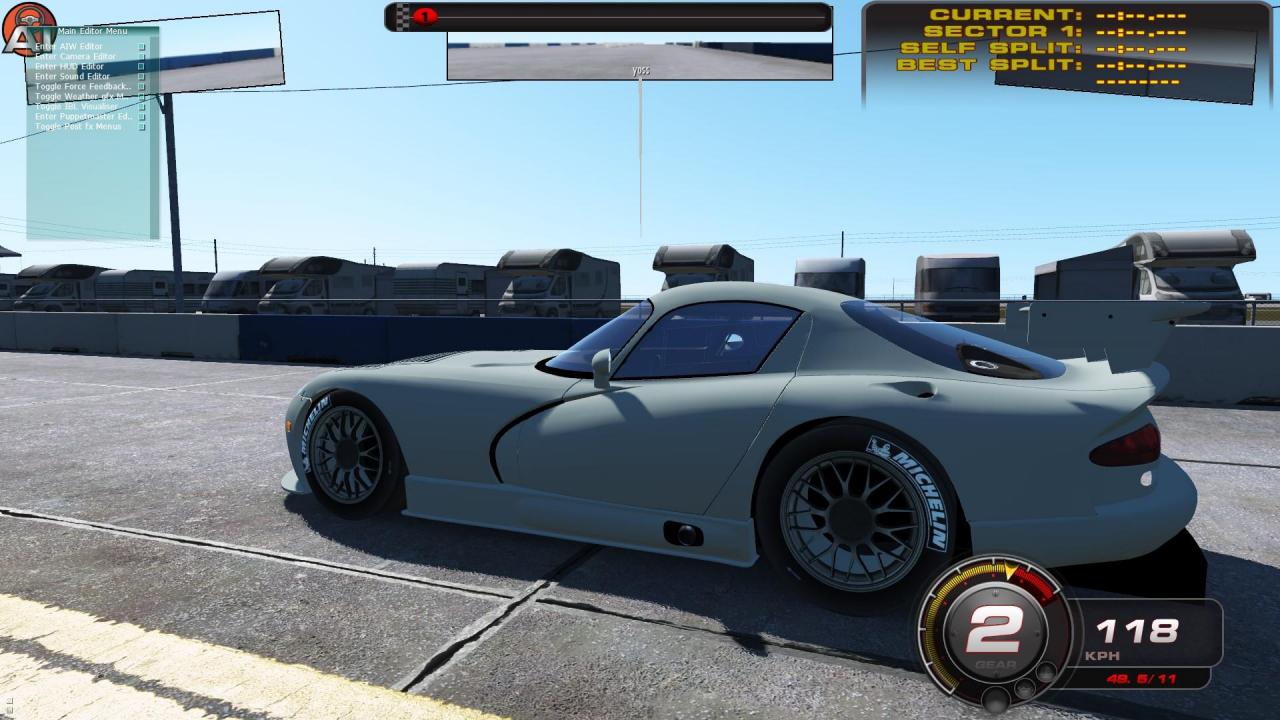Screen dimensions: 1280x720
Task: Click the Main Editor Menu title bar
Action: click(94, 31)
